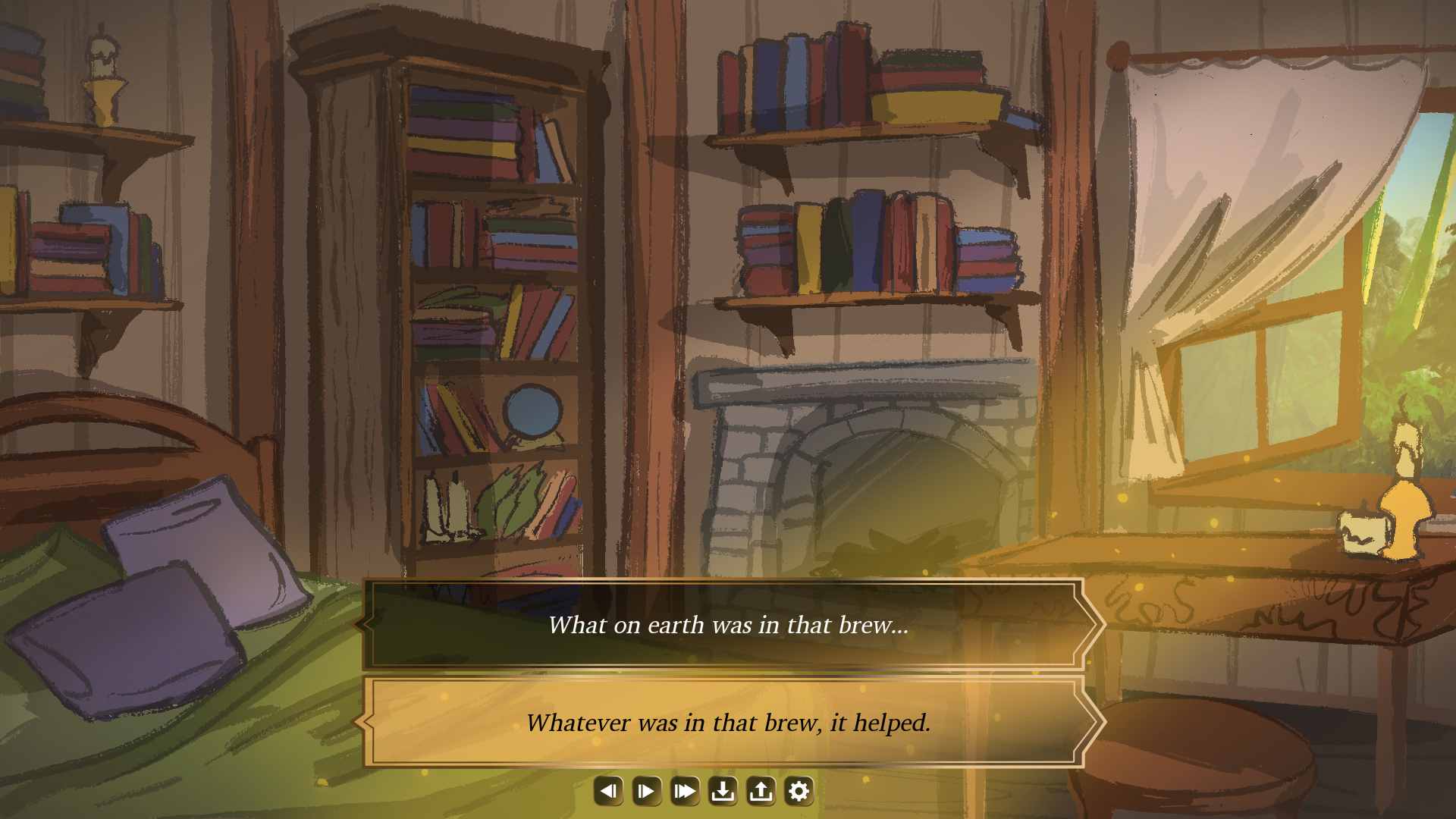Viewport: 1456px width, 819px height.
Task: Open the load game icon
Action: coord(761,790)
